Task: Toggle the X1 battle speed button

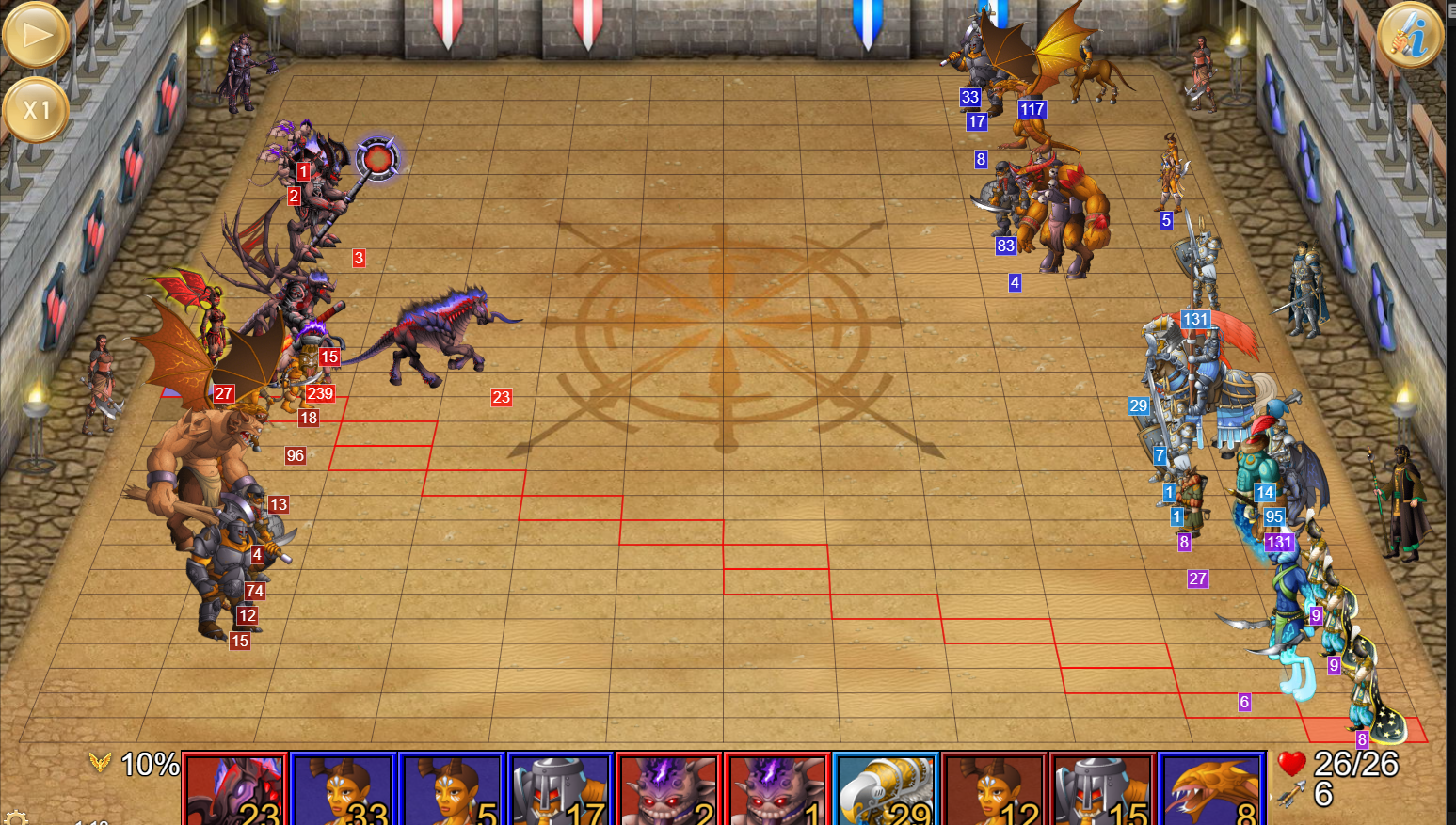Action: 36,109
